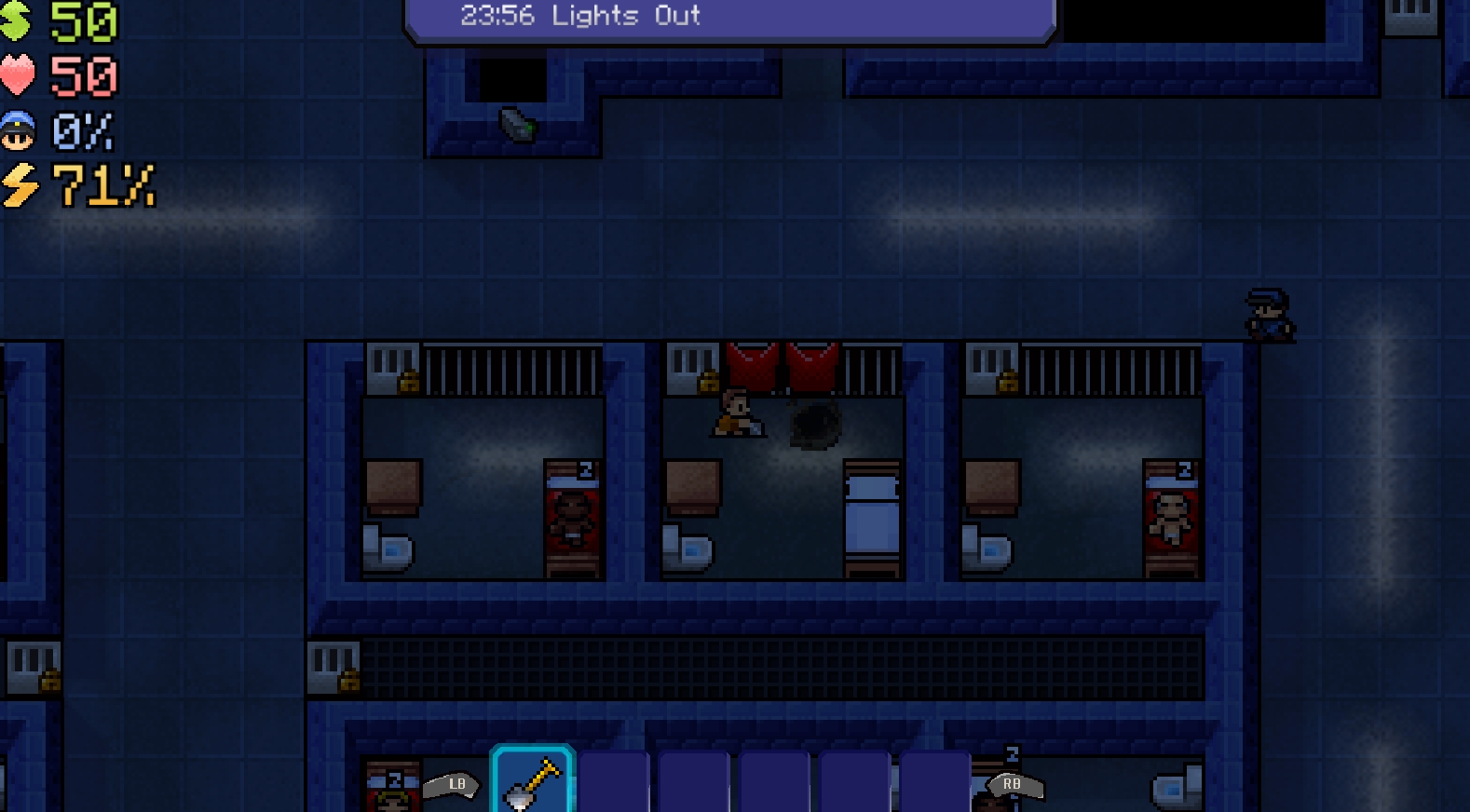Screen dimensions: 1470x812
Task: Click the RB shoulder button prompt
Action: click(x=1012, y=785)
